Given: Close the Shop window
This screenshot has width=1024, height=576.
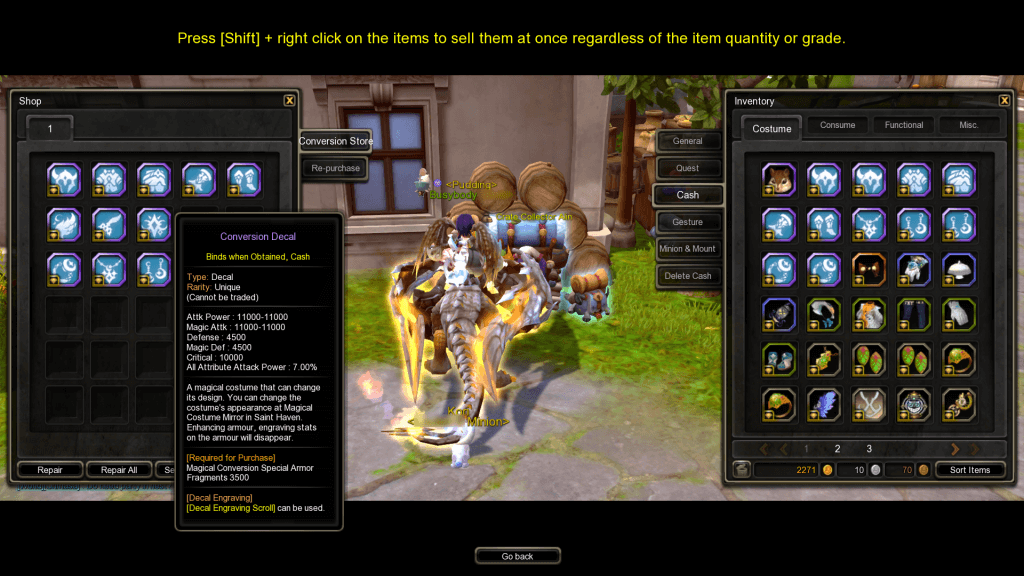Looking at the screenshot, I should coord(289,100).
